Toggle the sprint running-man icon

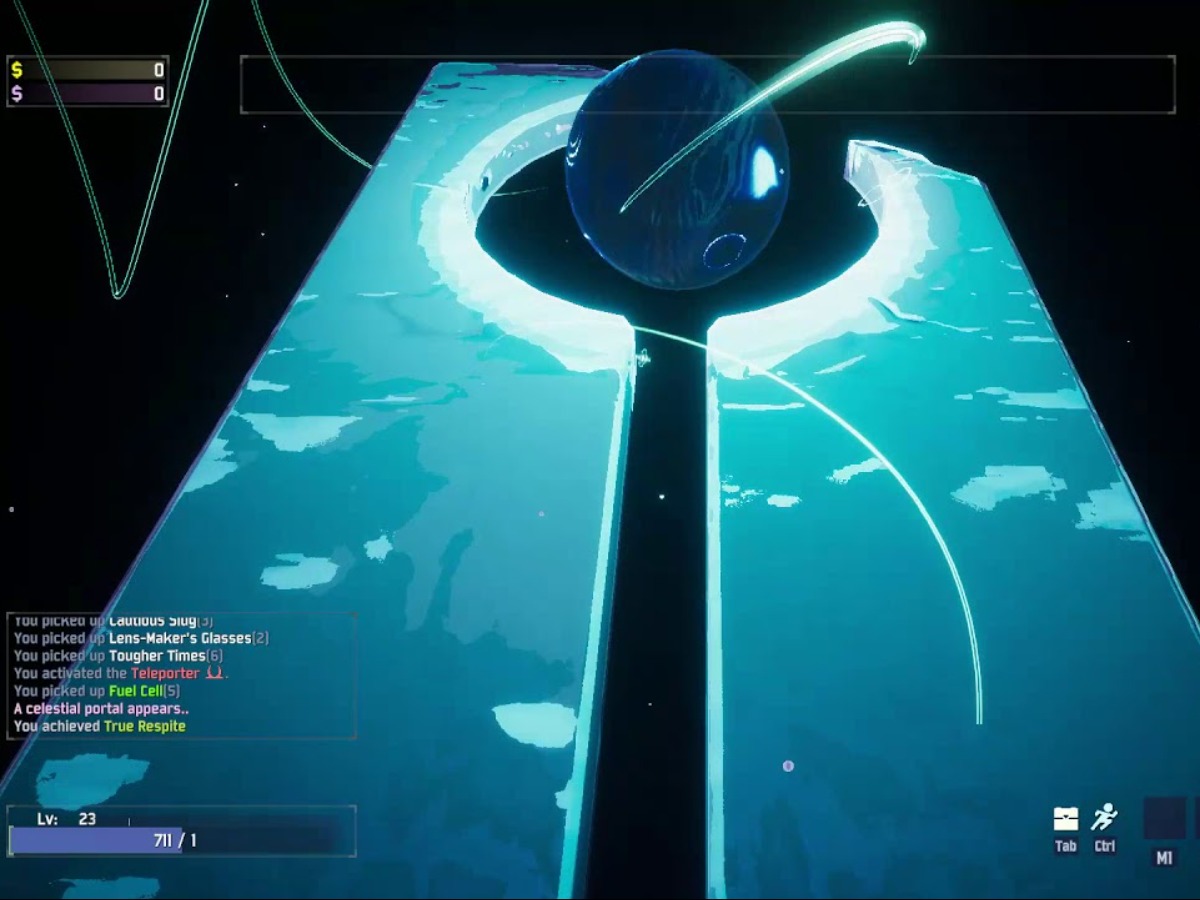coord(1104,818)
